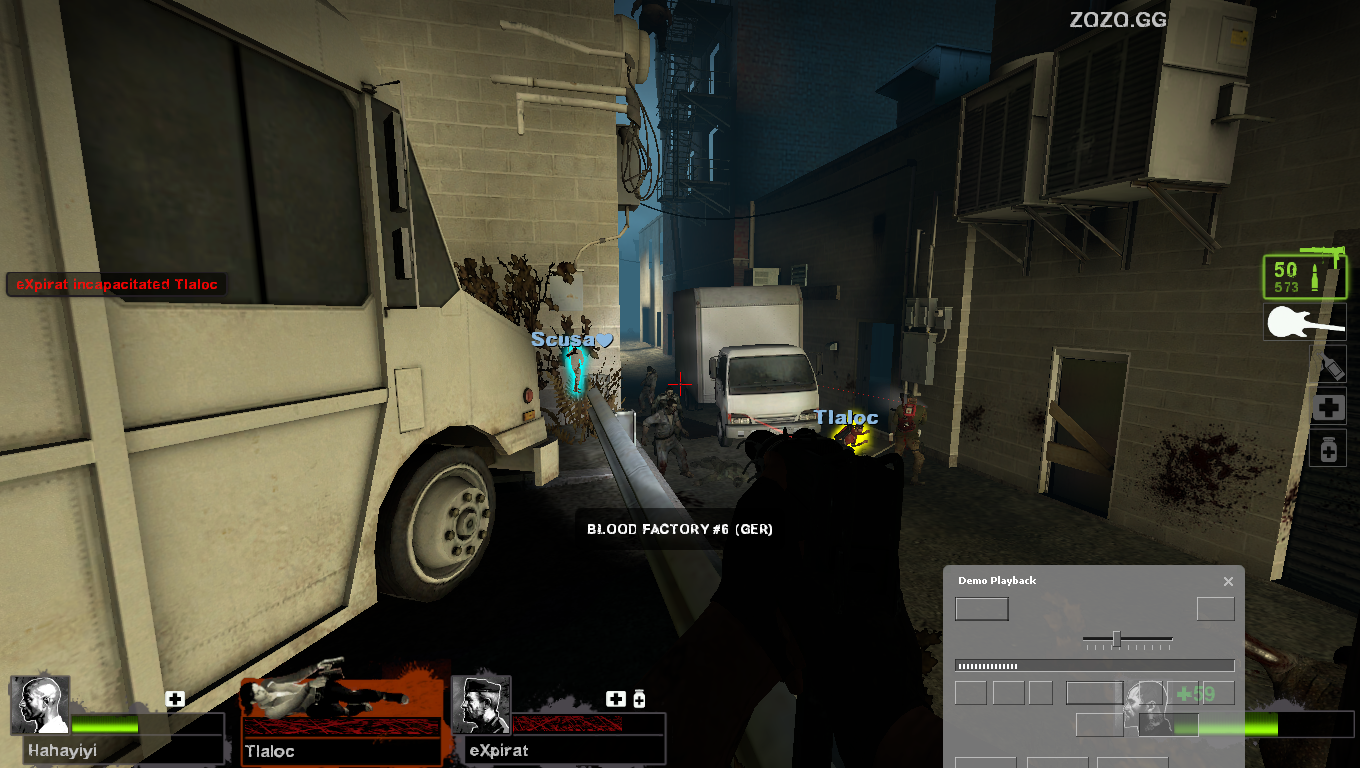The width and height of the screenshot is (1360, 768).
Task: Click the Demo Playback speed slider handle
Action: point(1116,639)
